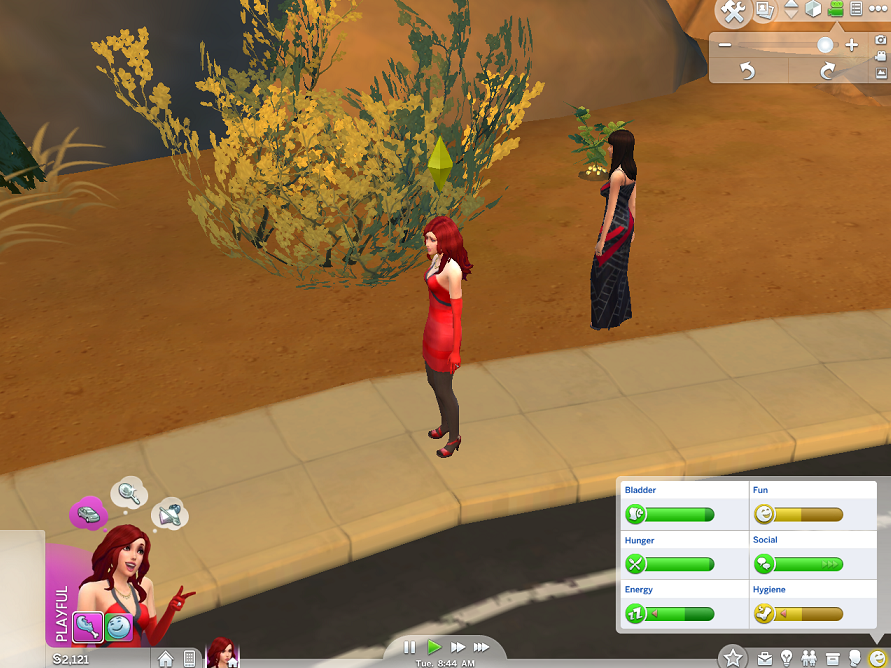Open the Gallery photos icon
The width and height of the screenshot is (891, 668).
(x=765, y=11)
